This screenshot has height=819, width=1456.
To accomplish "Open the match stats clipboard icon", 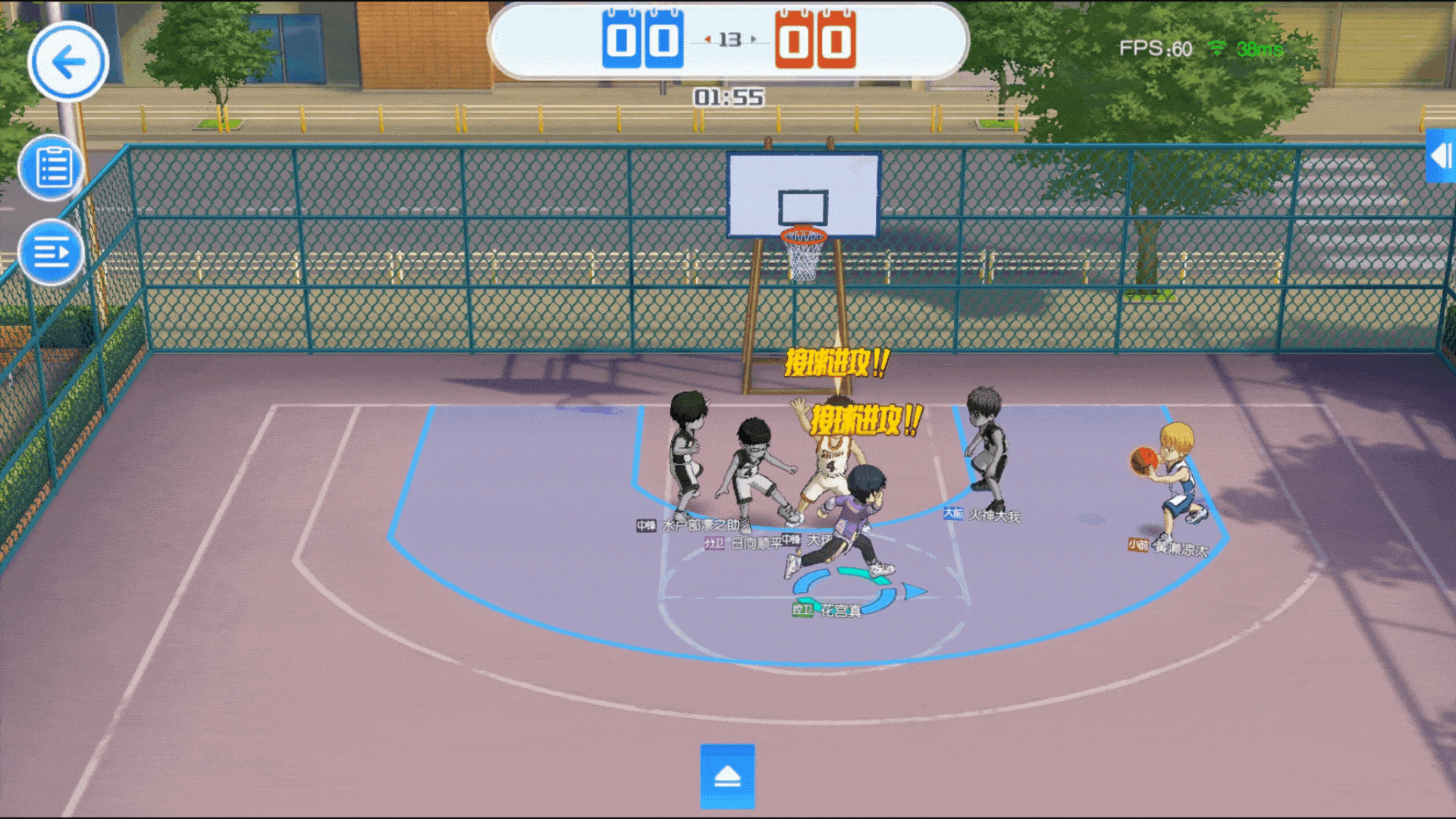I will [50, 168].
